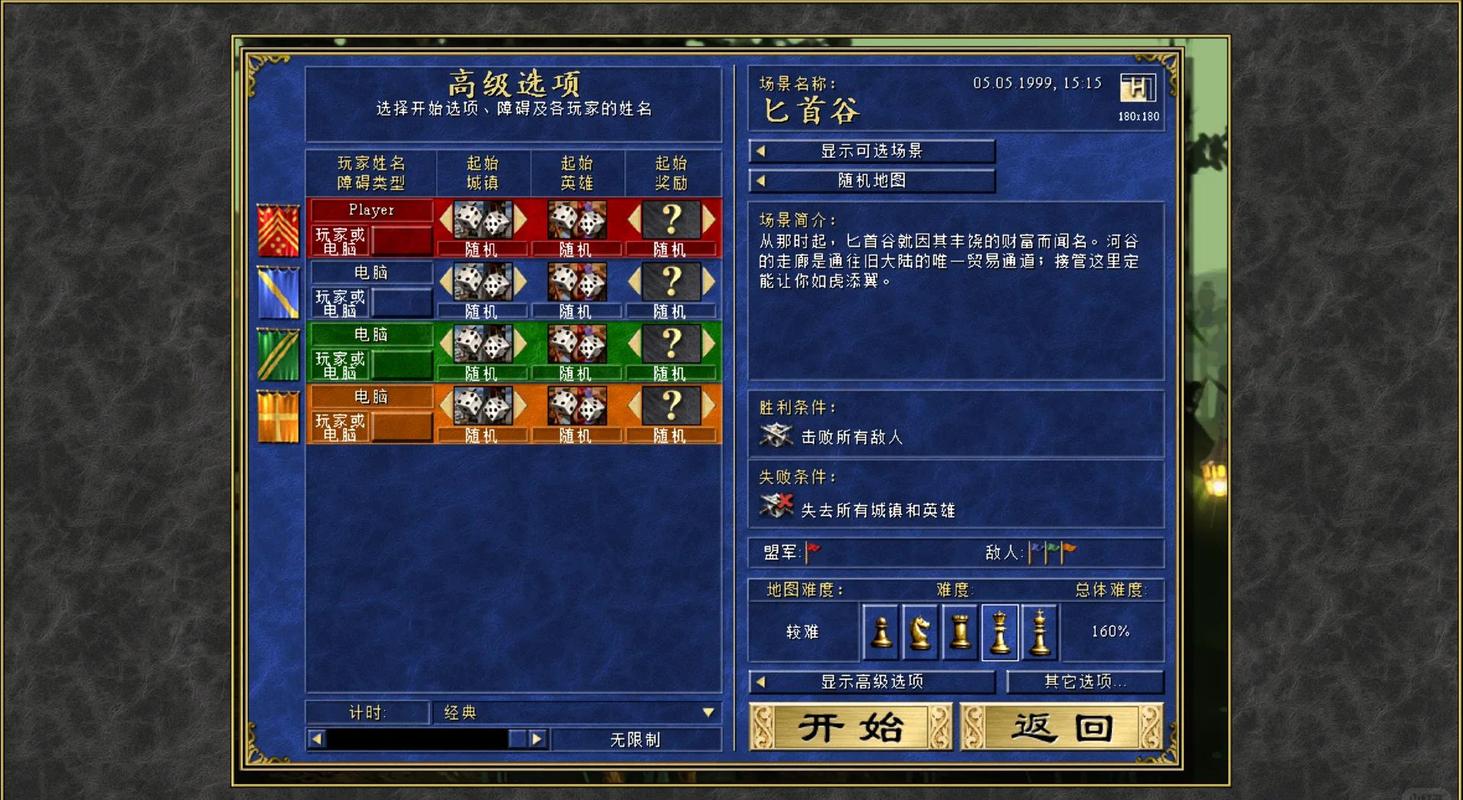Pick the king impossible difficulty piece
1463x800 pixels.
coord(1039,632)
